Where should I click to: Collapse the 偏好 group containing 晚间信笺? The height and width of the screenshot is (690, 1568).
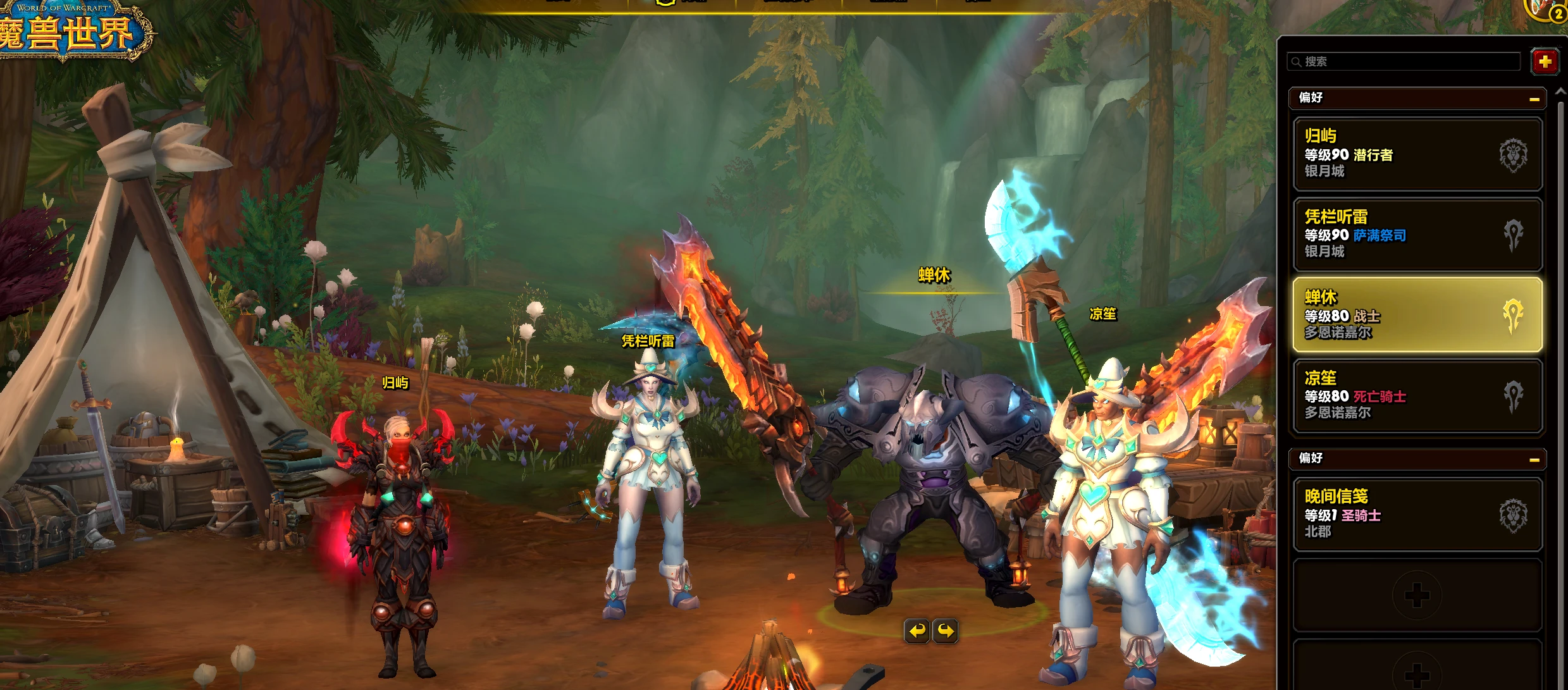(1534, 459)
